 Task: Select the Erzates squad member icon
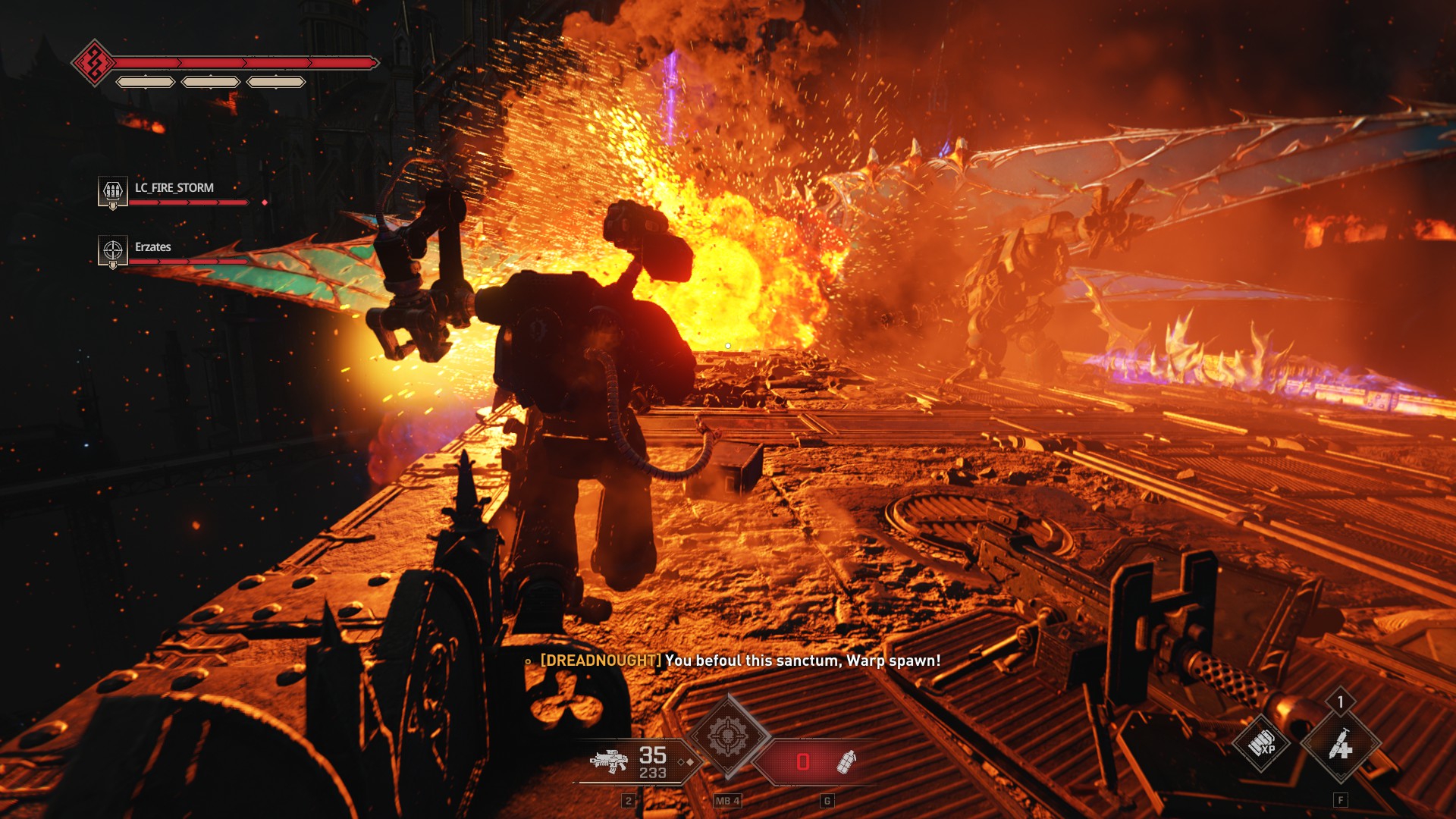(113, 249)
